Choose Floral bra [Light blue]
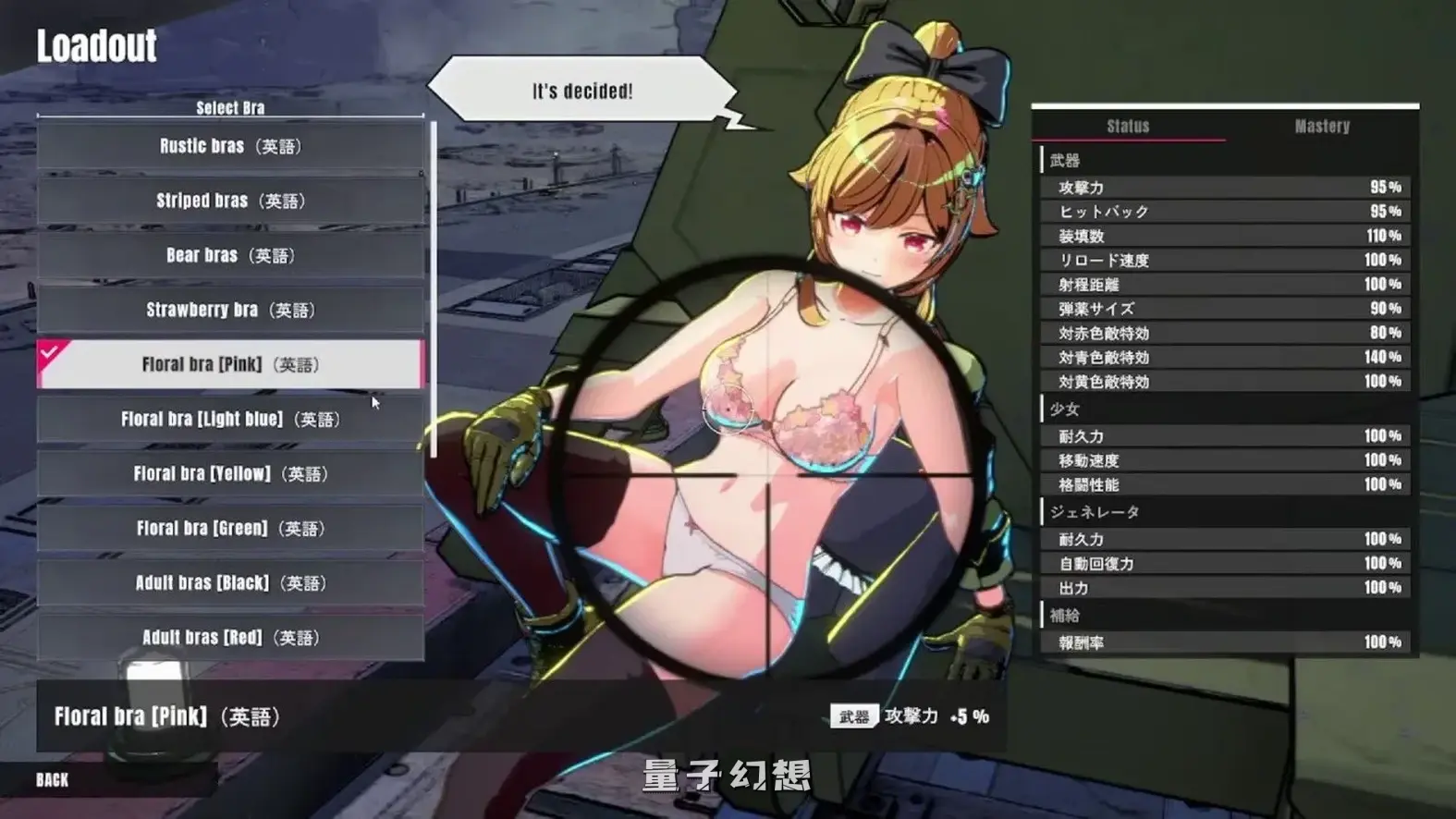The width and height of the screenshot is (1456, 819). coord(228,419)
